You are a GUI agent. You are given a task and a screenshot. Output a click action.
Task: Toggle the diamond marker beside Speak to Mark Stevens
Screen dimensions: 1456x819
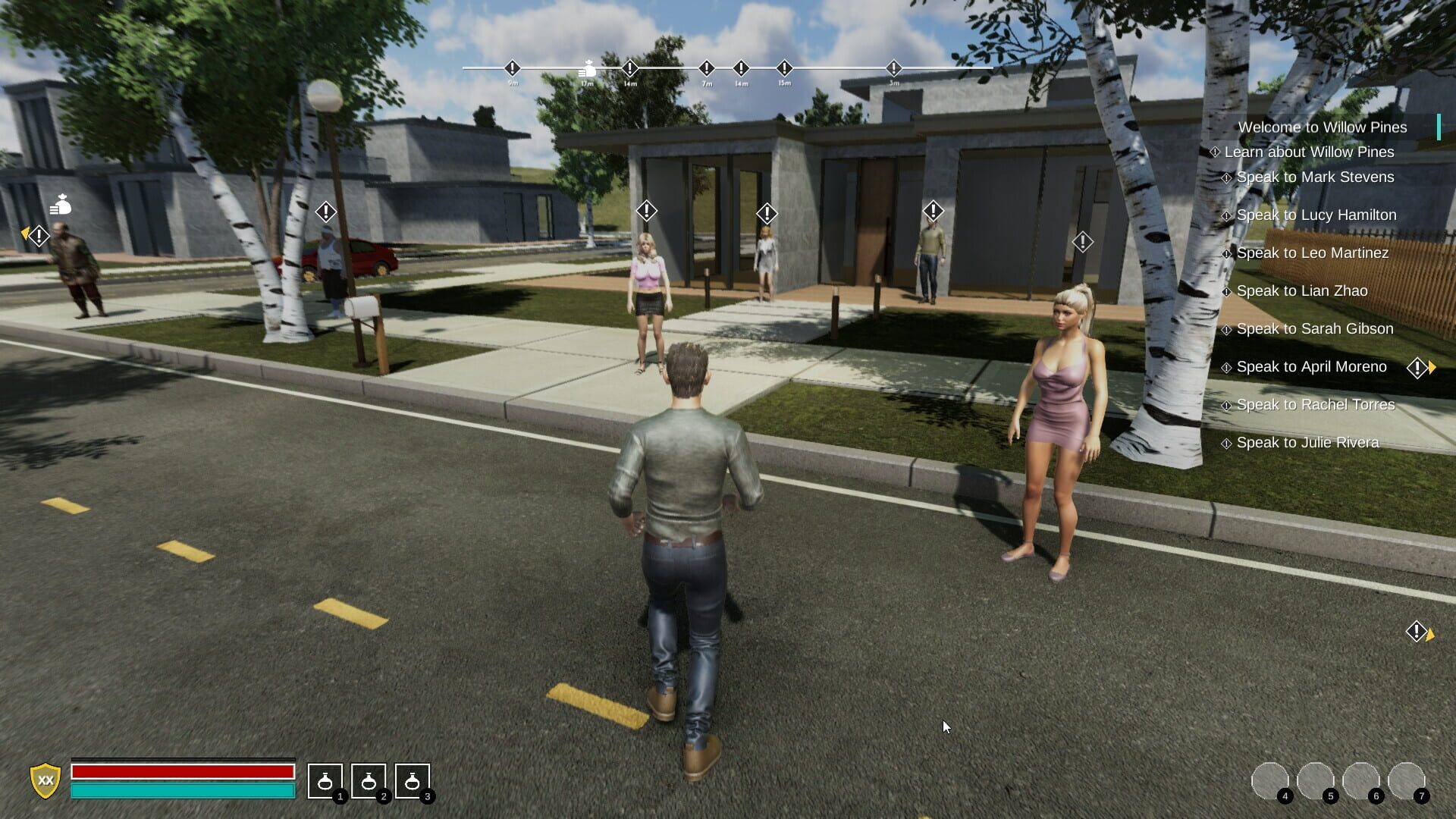click(1226, 177)
